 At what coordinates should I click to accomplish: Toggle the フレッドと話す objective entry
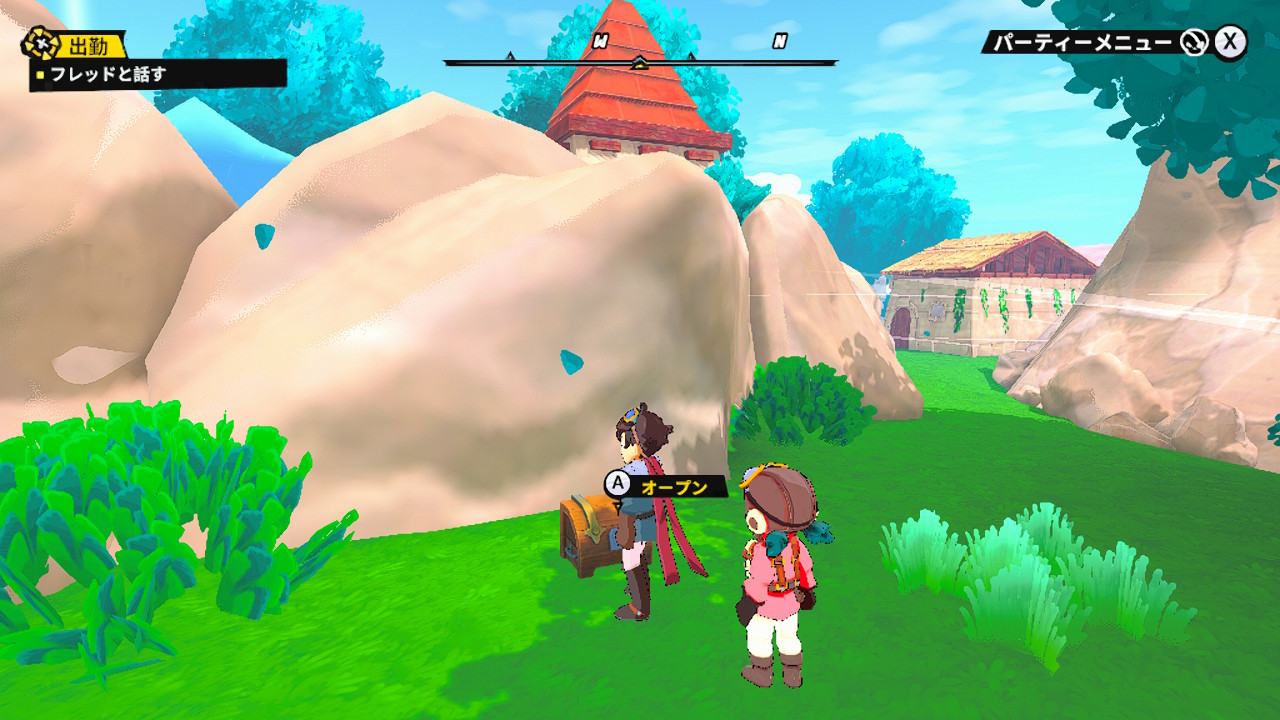pyautogui.click(x=105, y=72)
